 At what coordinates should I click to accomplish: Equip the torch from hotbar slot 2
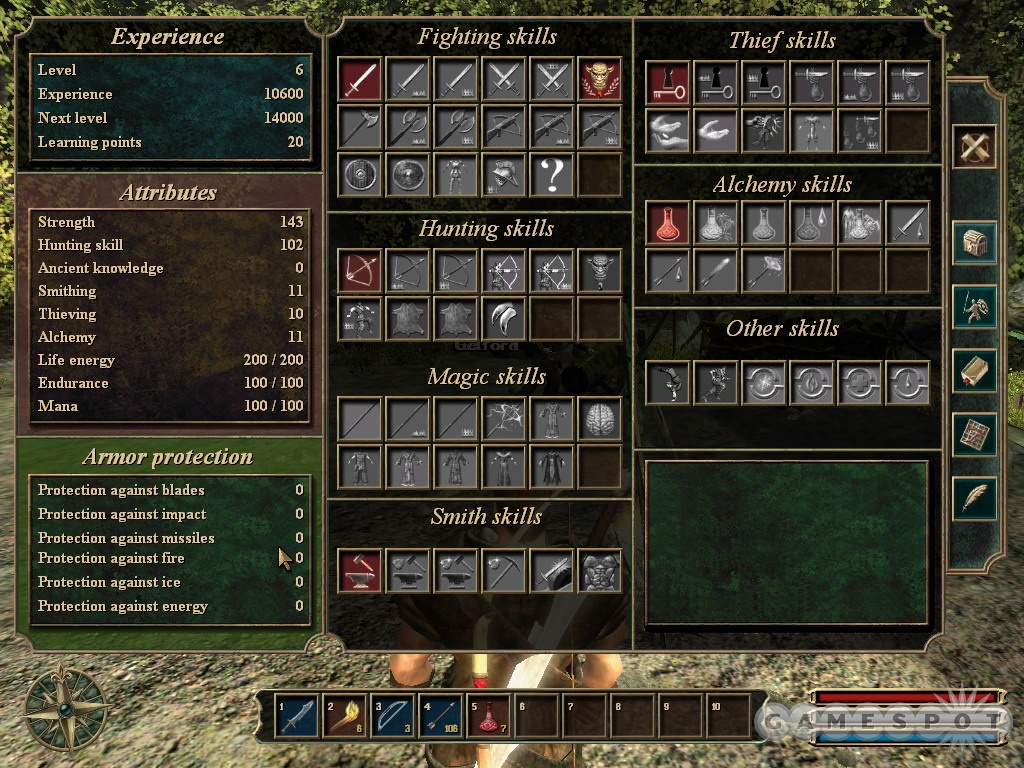(345, 716)
